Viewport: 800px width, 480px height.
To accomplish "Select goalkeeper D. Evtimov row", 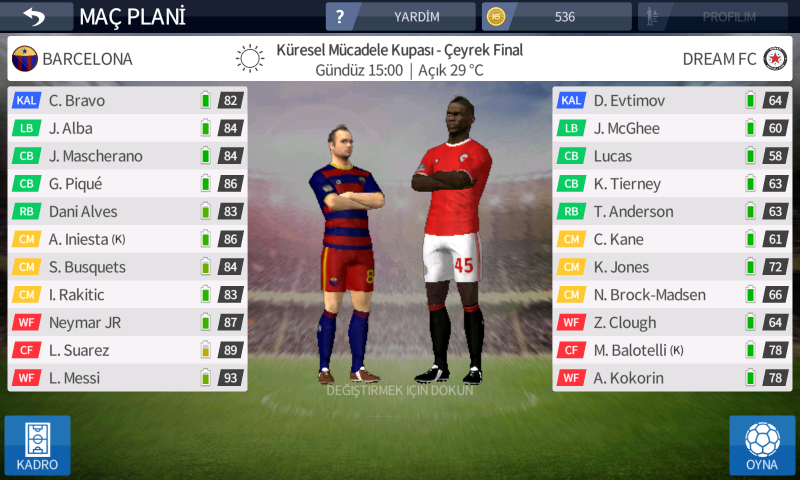I will point(671,100).
